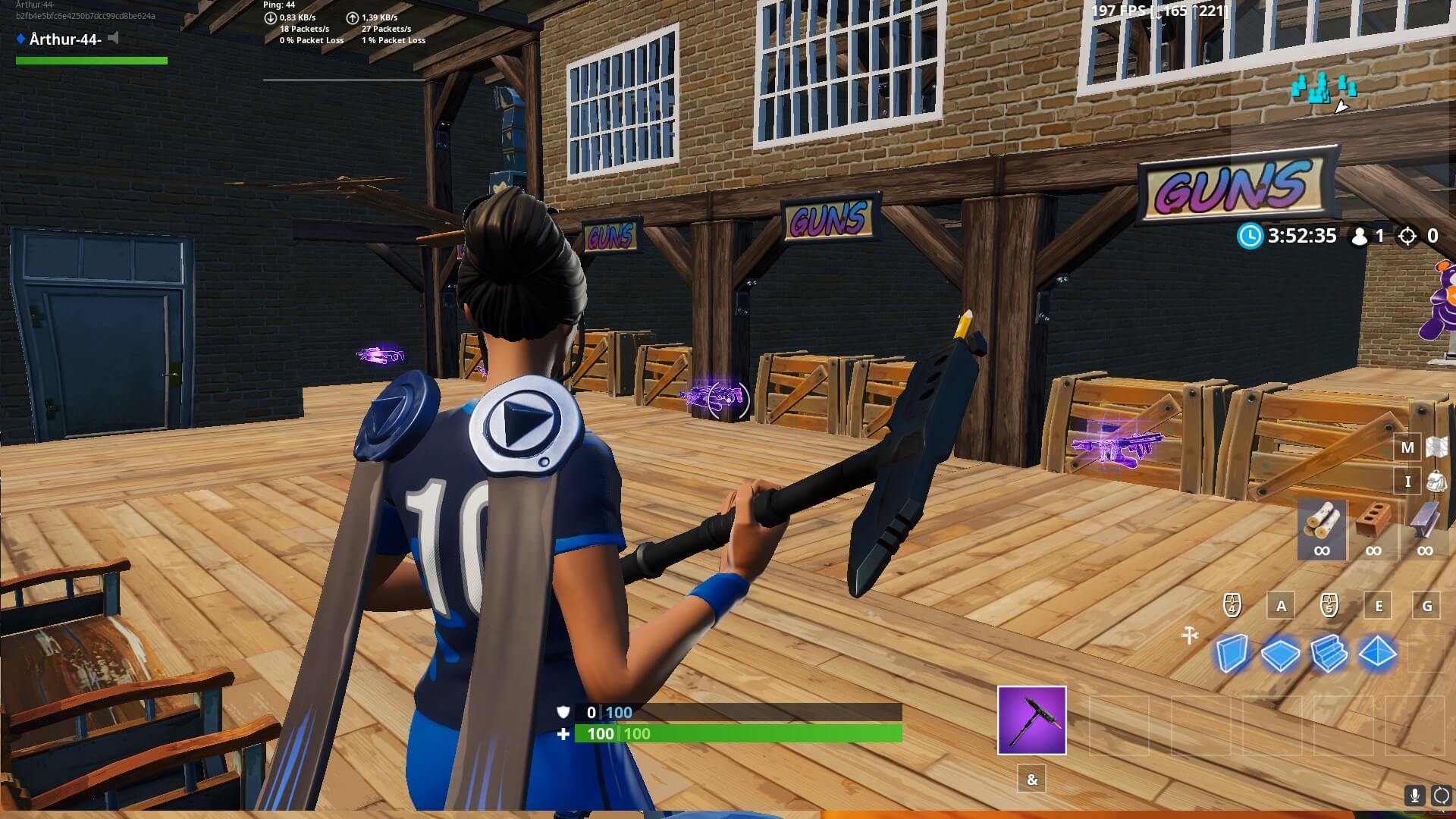Select the purple pickaxe hotbar slot
The image size is (1456, 819).
[1031, 720]
